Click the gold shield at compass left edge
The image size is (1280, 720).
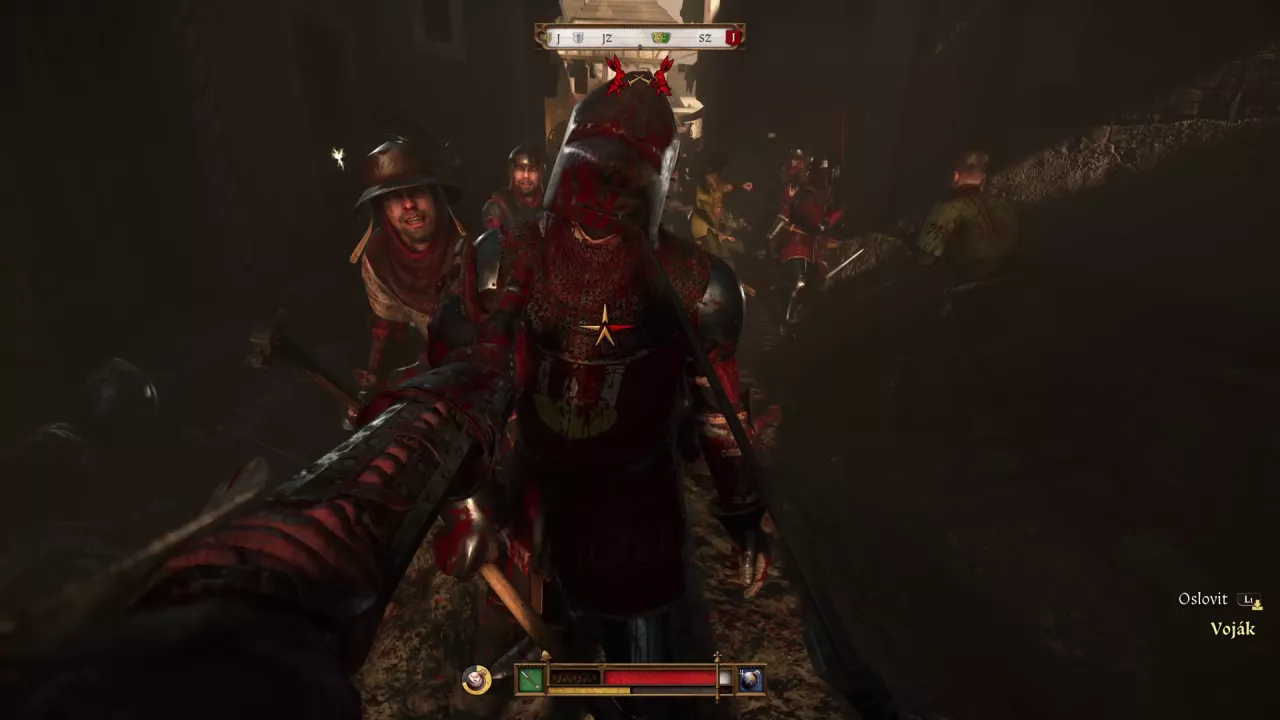click(545, 38)
